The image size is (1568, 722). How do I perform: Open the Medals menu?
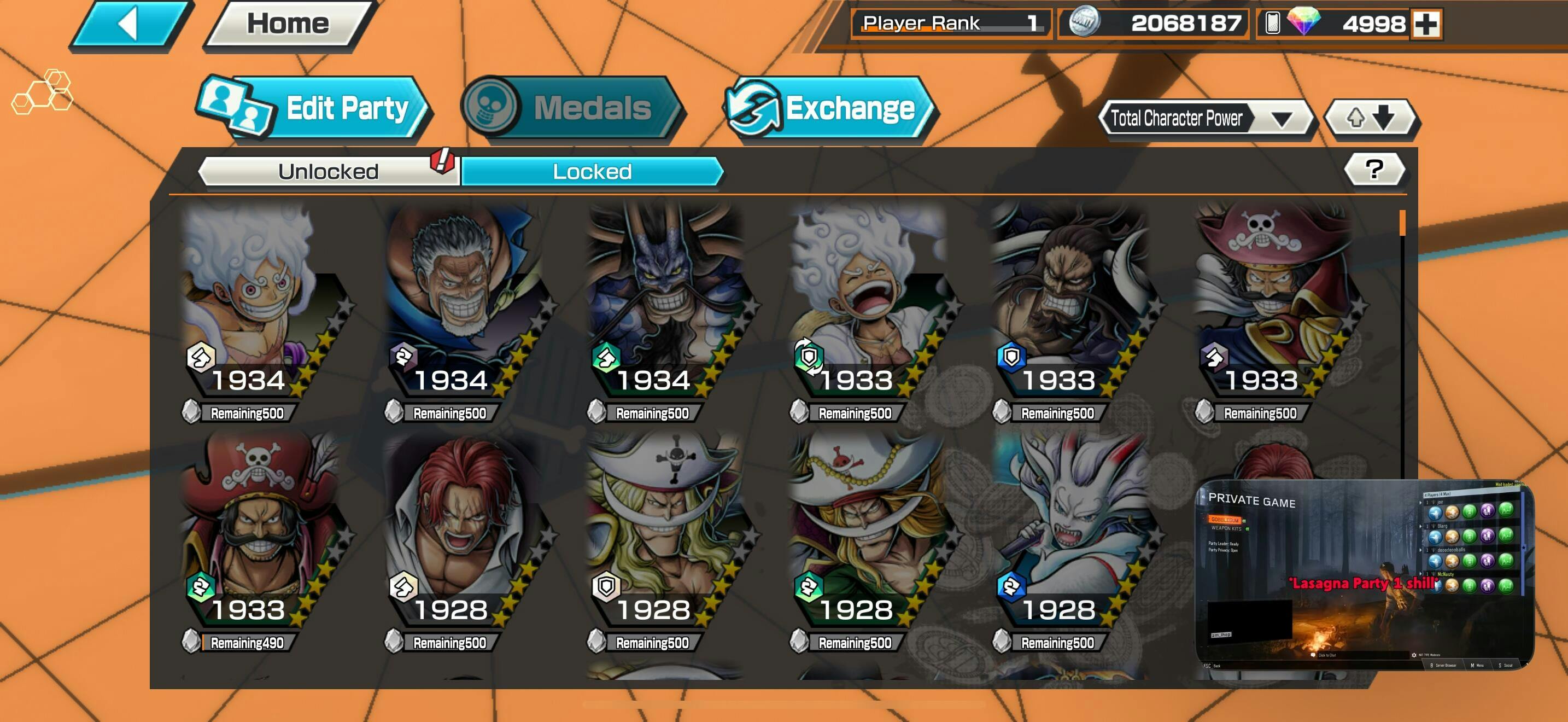(x=572, y=109)
